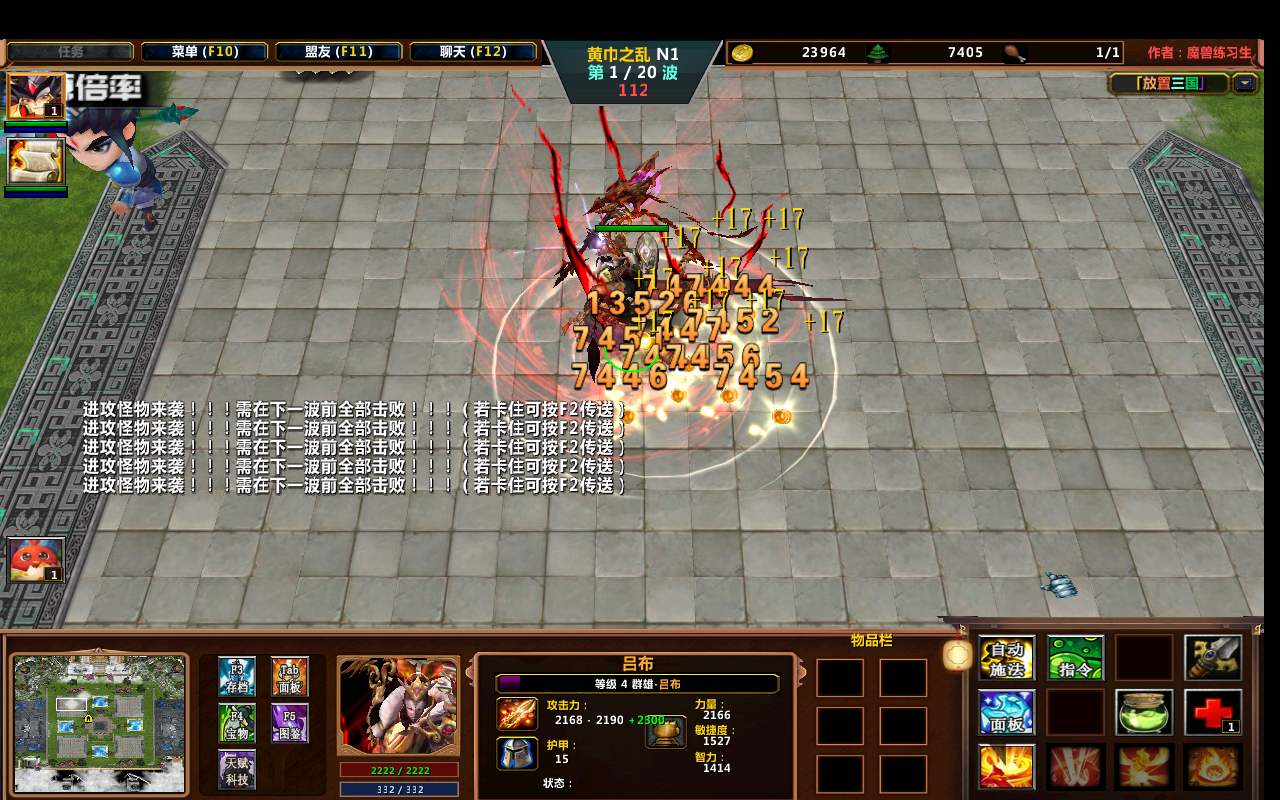Open the 天赋科技 talent tech icon
Viewport: 1280px width, 800px height.
click(237, 769)
